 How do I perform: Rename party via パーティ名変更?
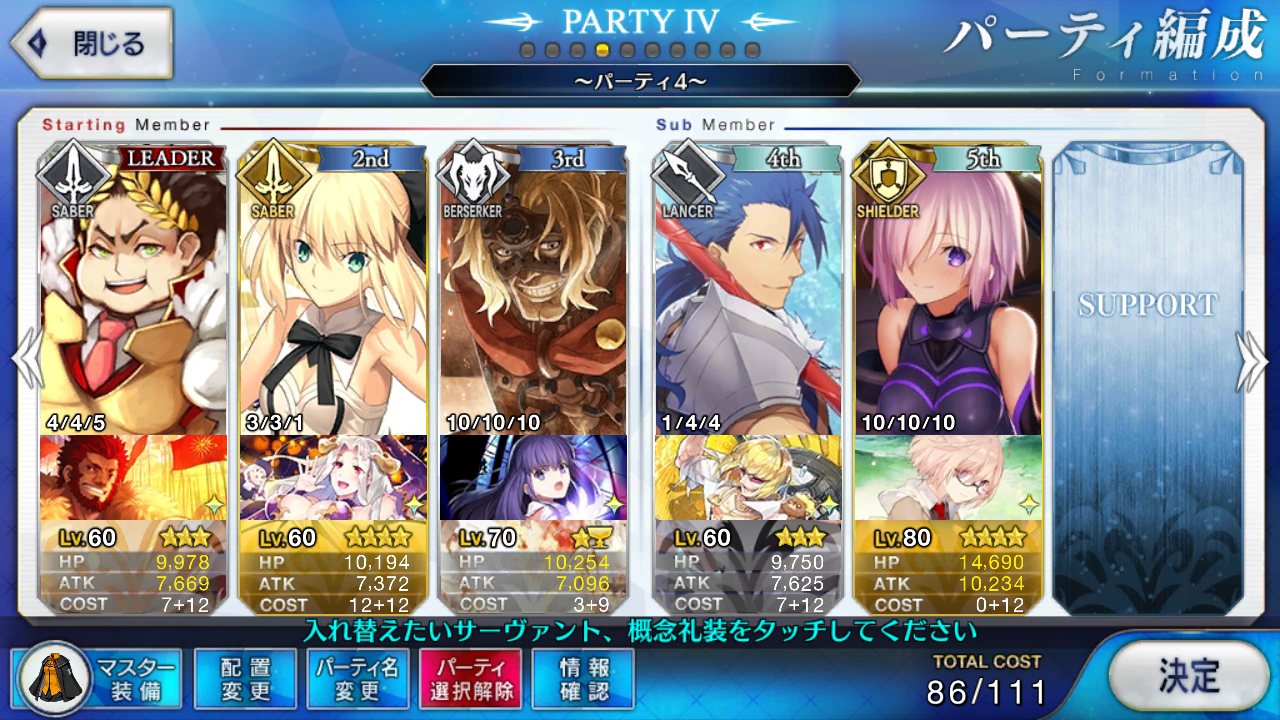tap(357, 678)
